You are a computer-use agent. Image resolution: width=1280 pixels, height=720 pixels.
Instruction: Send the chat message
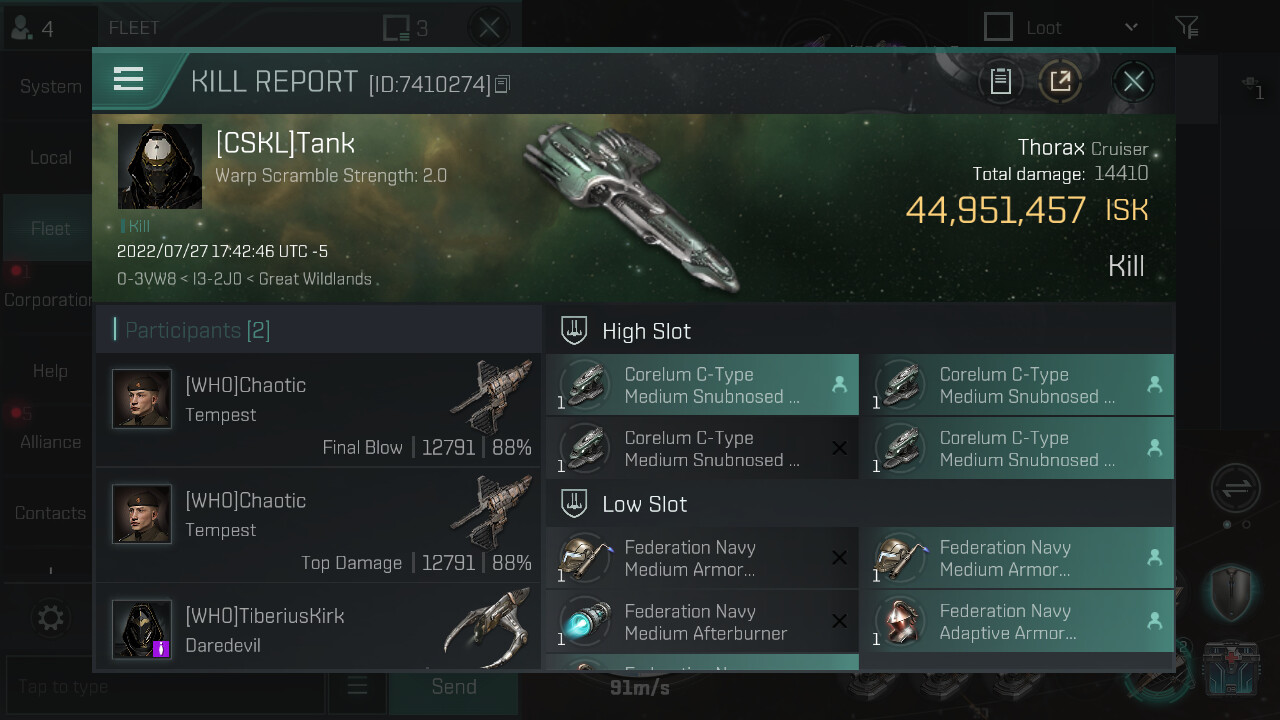(x=453, y=687)
